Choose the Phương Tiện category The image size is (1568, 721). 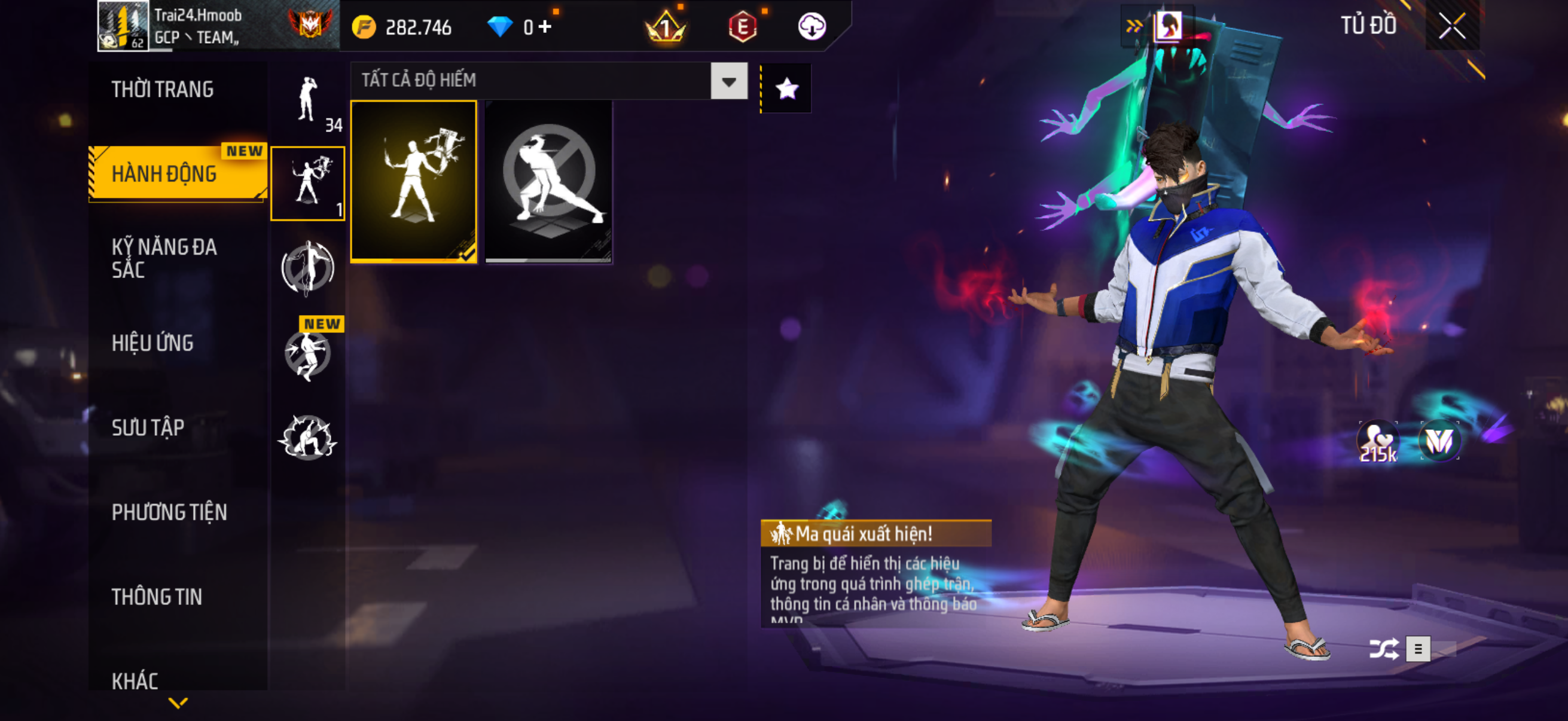click(169, 512)
